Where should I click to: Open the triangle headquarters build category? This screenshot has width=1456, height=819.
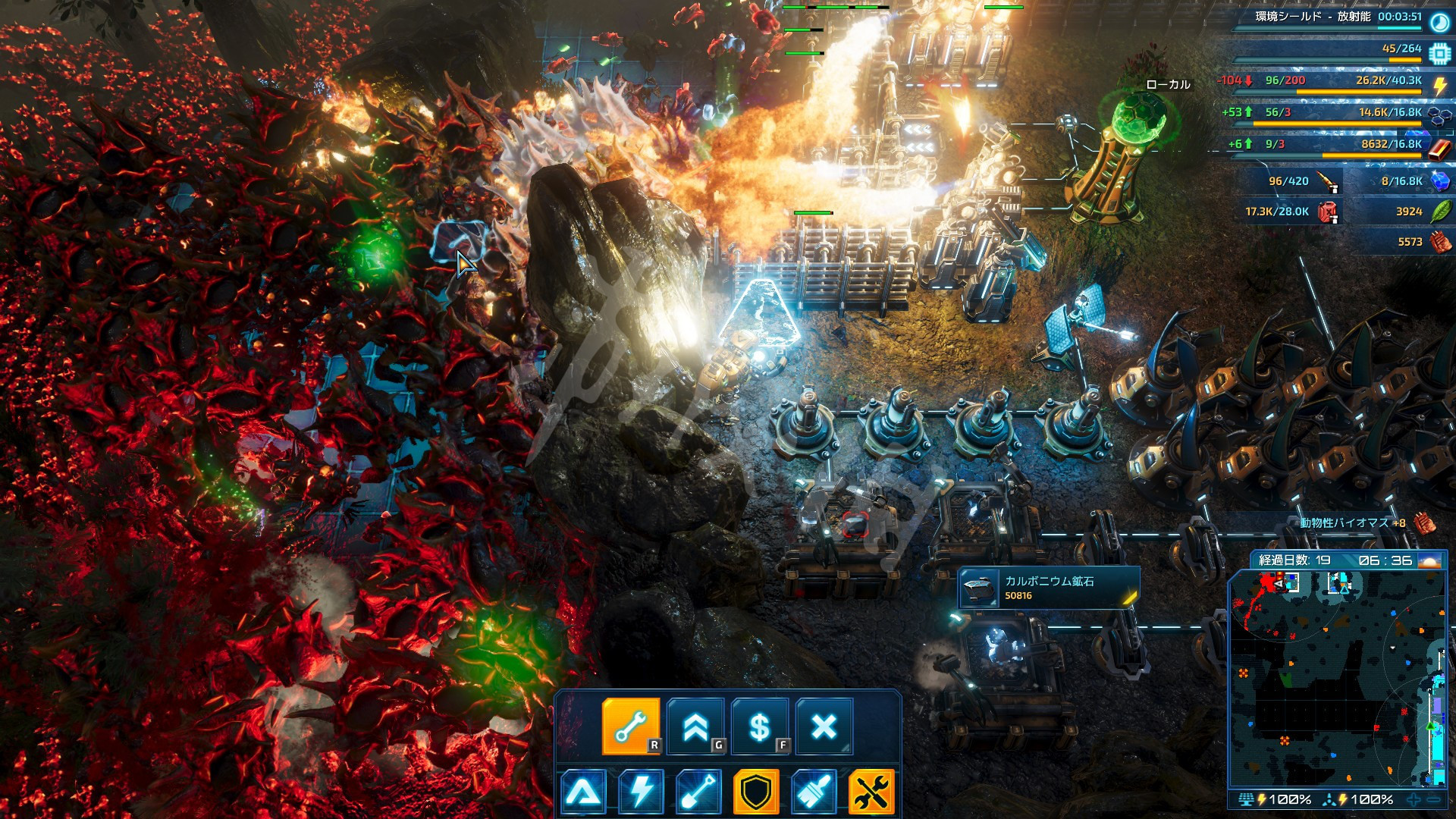pos(583,792)
